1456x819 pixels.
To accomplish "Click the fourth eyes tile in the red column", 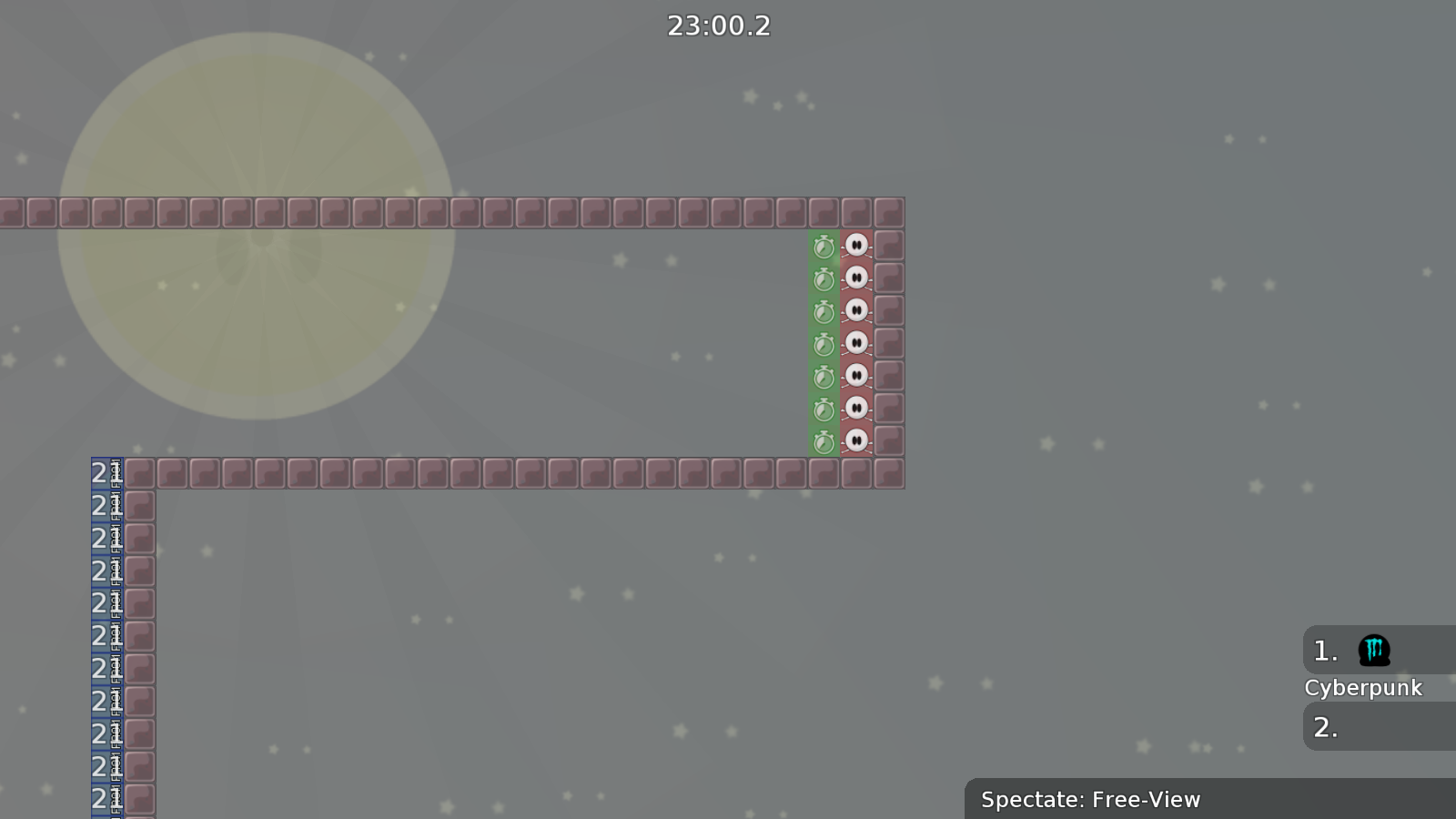I will (x=856, y=344).
